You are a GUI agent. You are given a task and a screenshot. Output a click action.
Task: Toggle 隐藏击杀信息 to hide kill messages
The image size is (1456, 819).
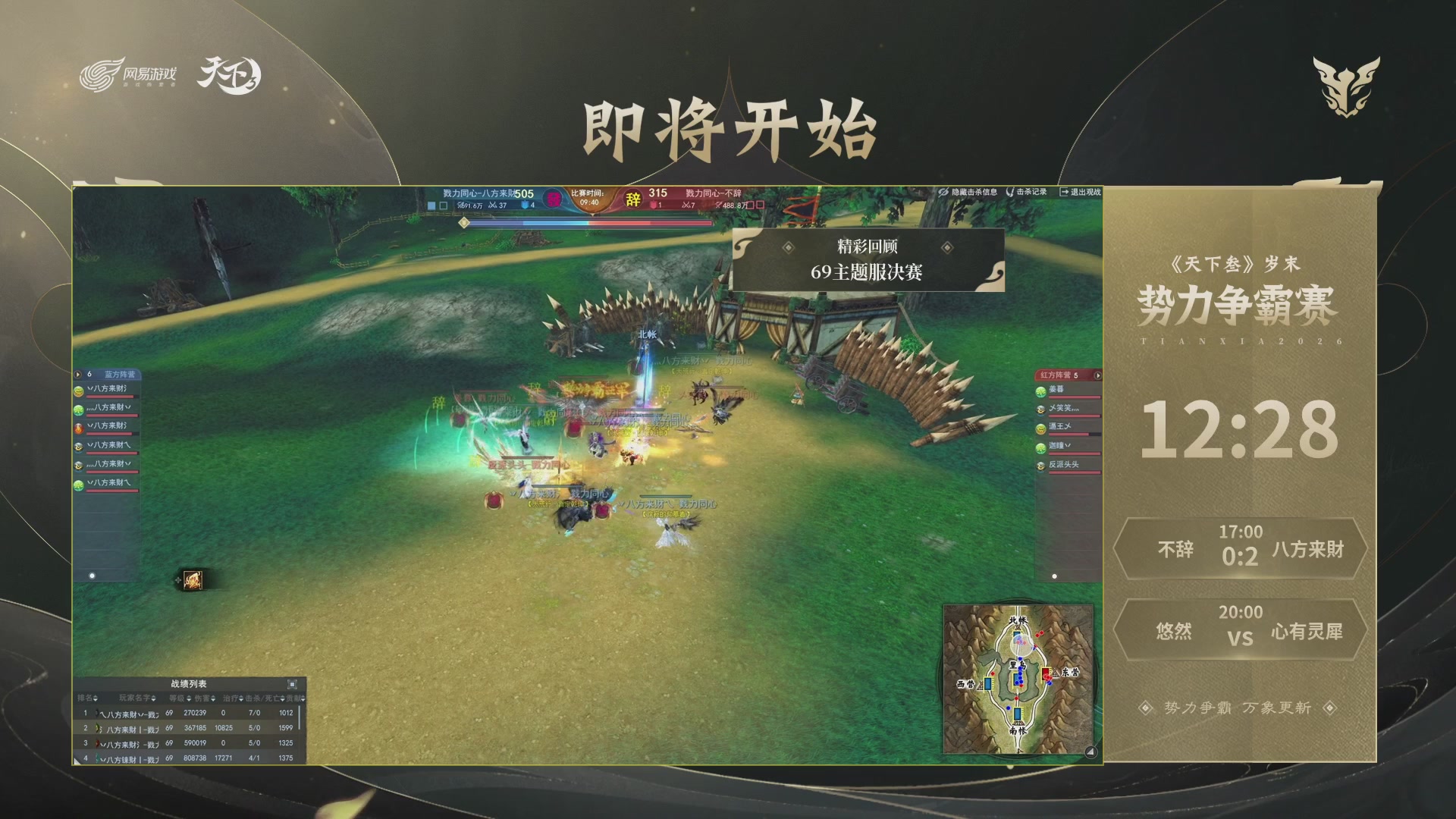(x=975, y=193)
